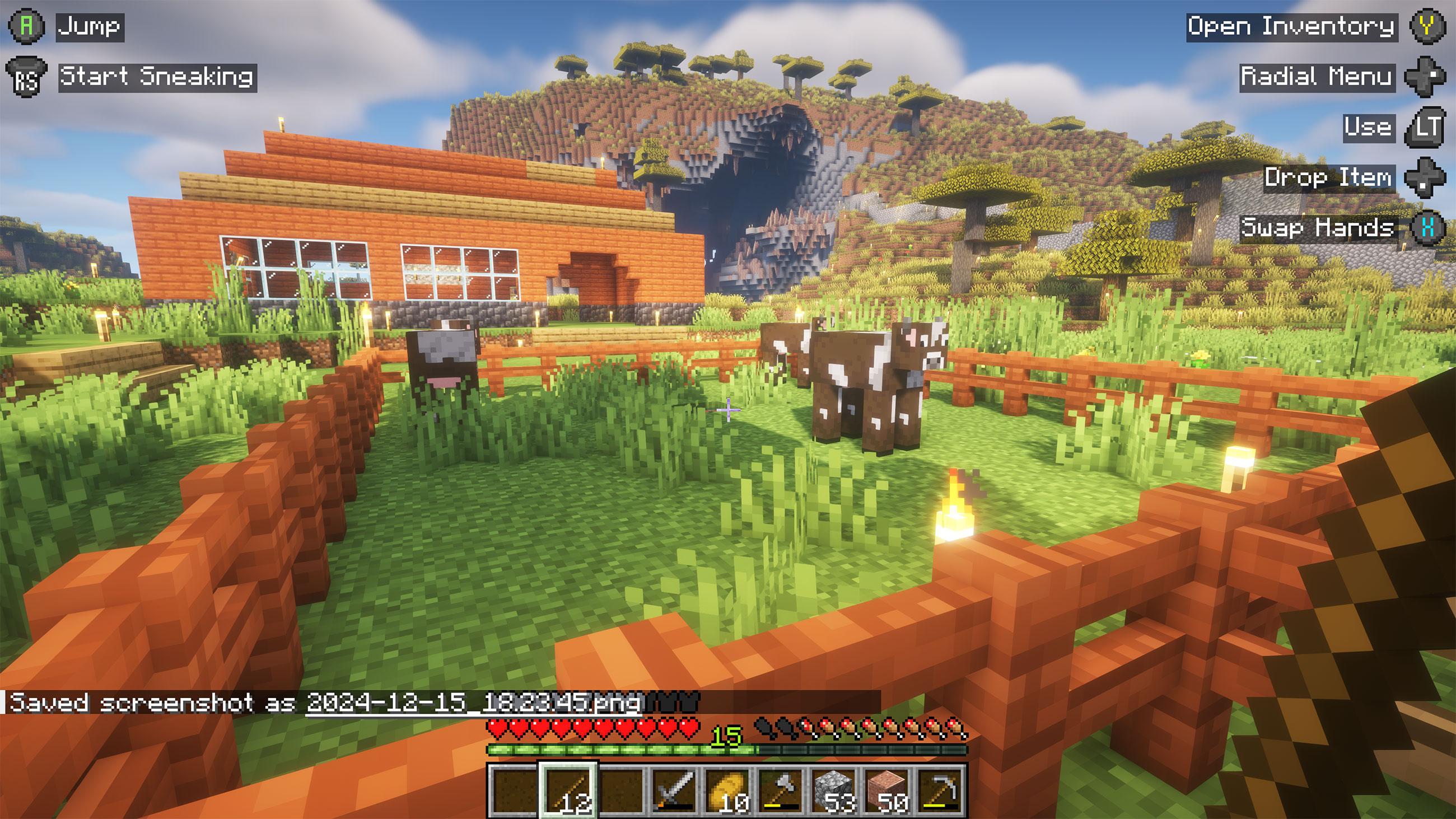
Task: Click the Drop Item hint entry
Action: [1329, 178]
